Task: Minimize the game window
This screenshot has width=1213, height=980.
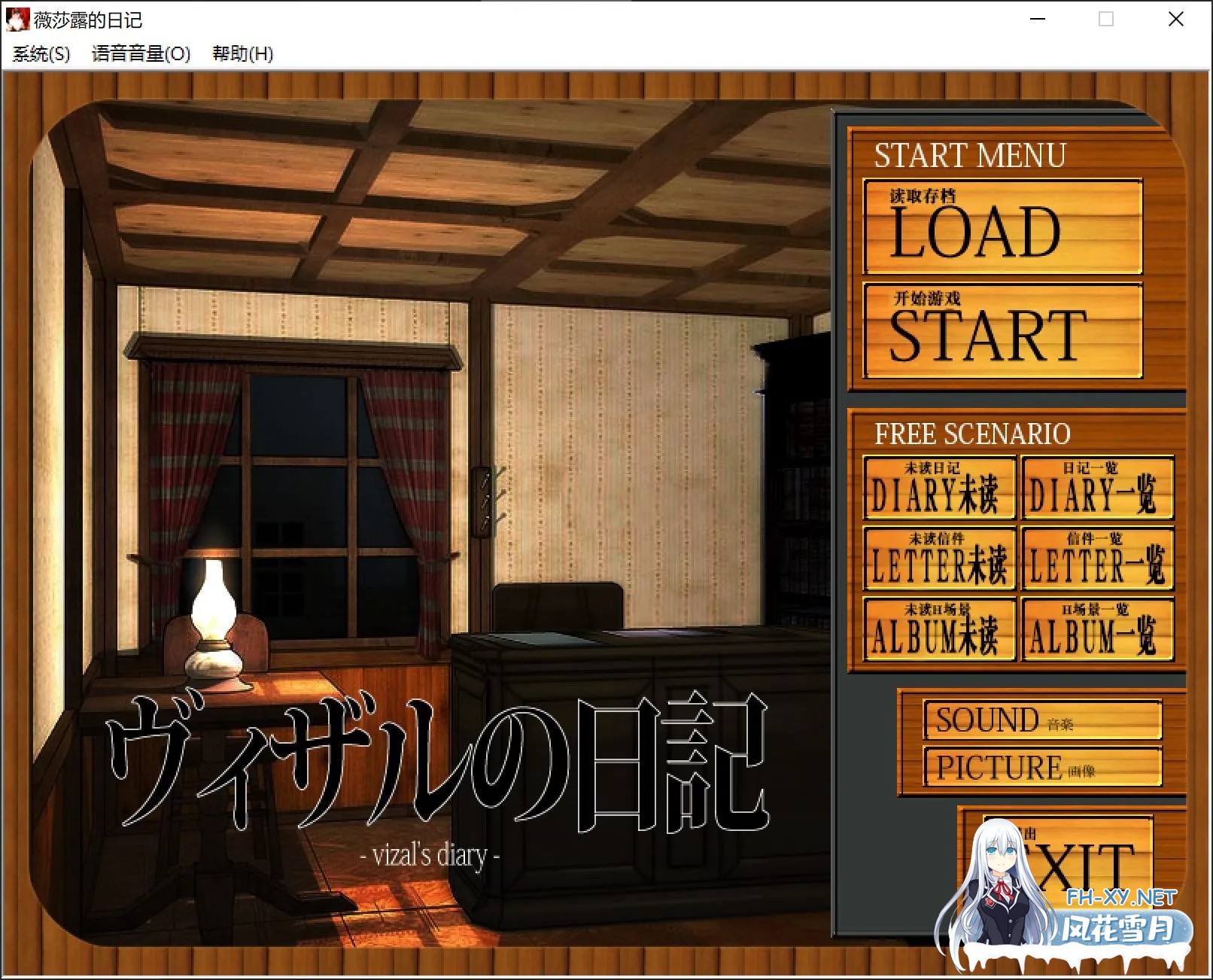Action: coord(1038,20)
